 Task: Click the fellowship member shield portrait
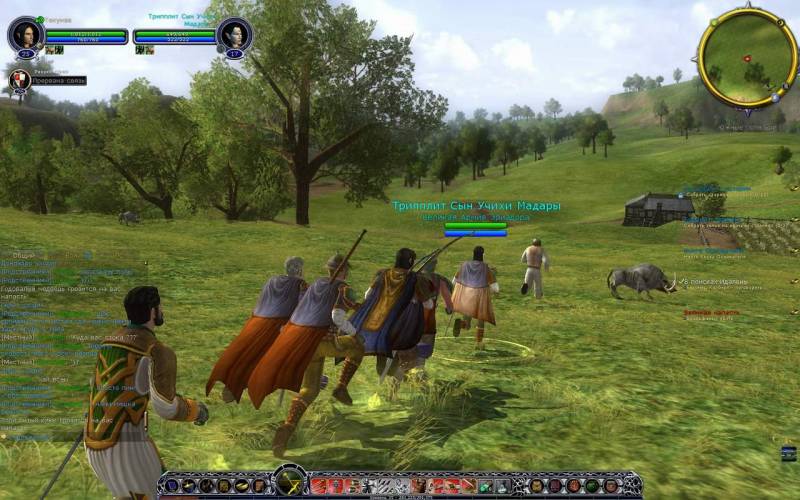click(x=19, y=80)
